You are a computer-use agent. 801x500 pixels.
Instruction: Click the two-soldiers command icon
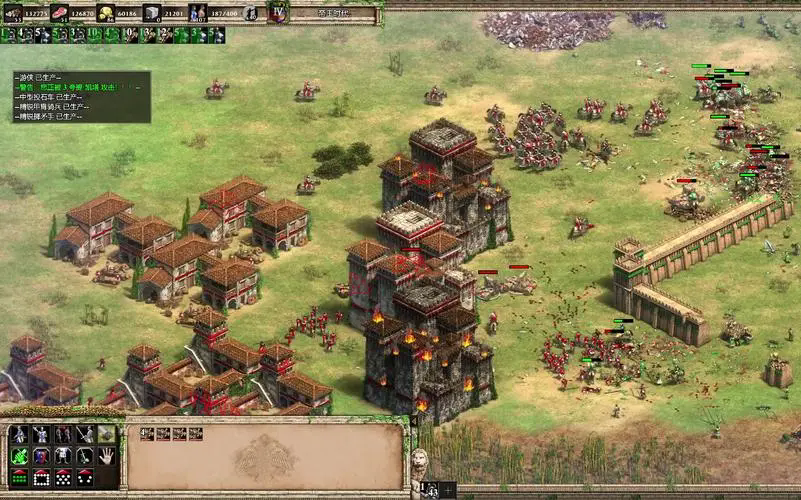point(63,436)
